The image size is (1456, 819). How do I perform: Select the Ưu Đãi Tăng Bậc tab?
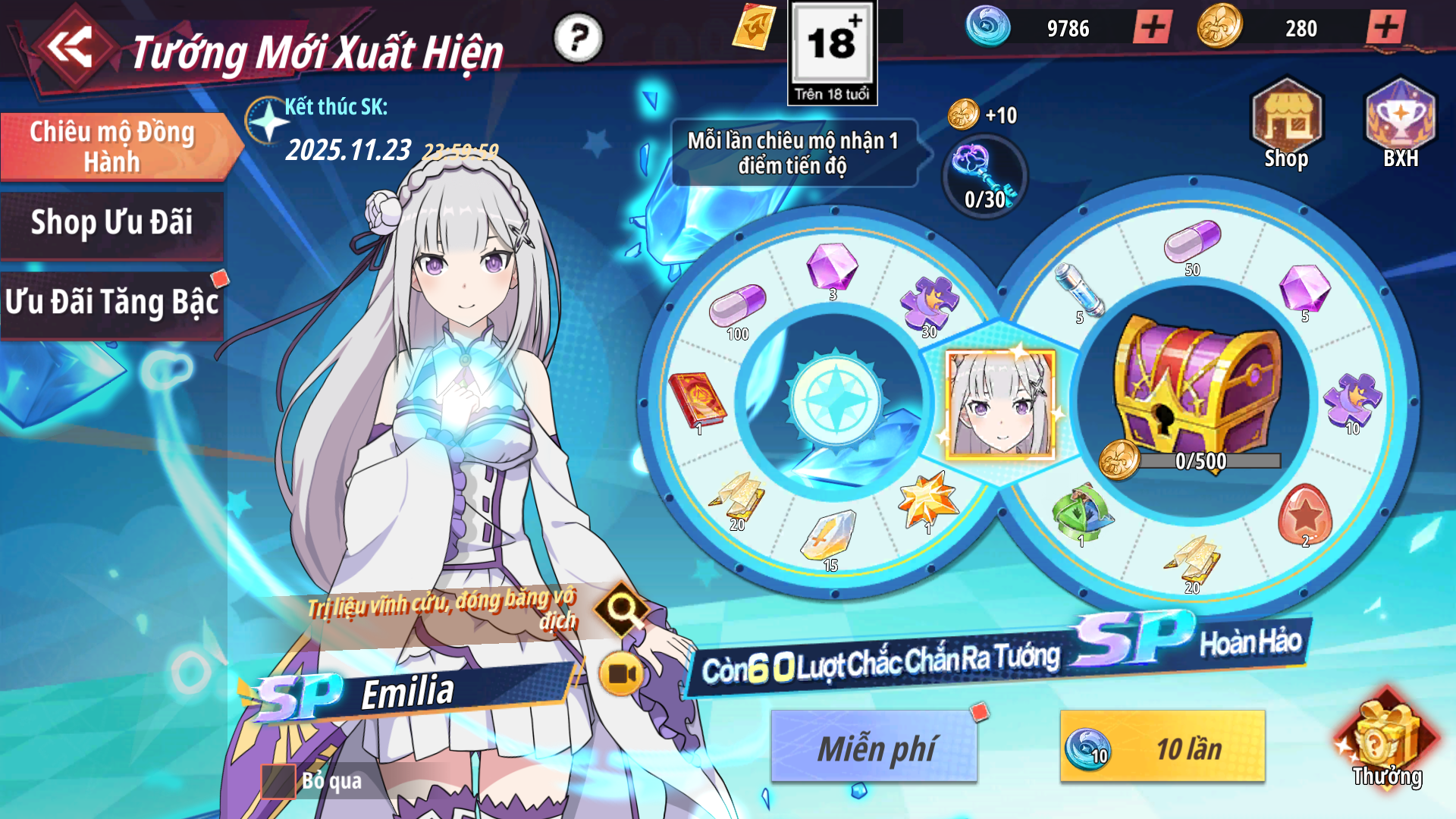tap(112, 303)
